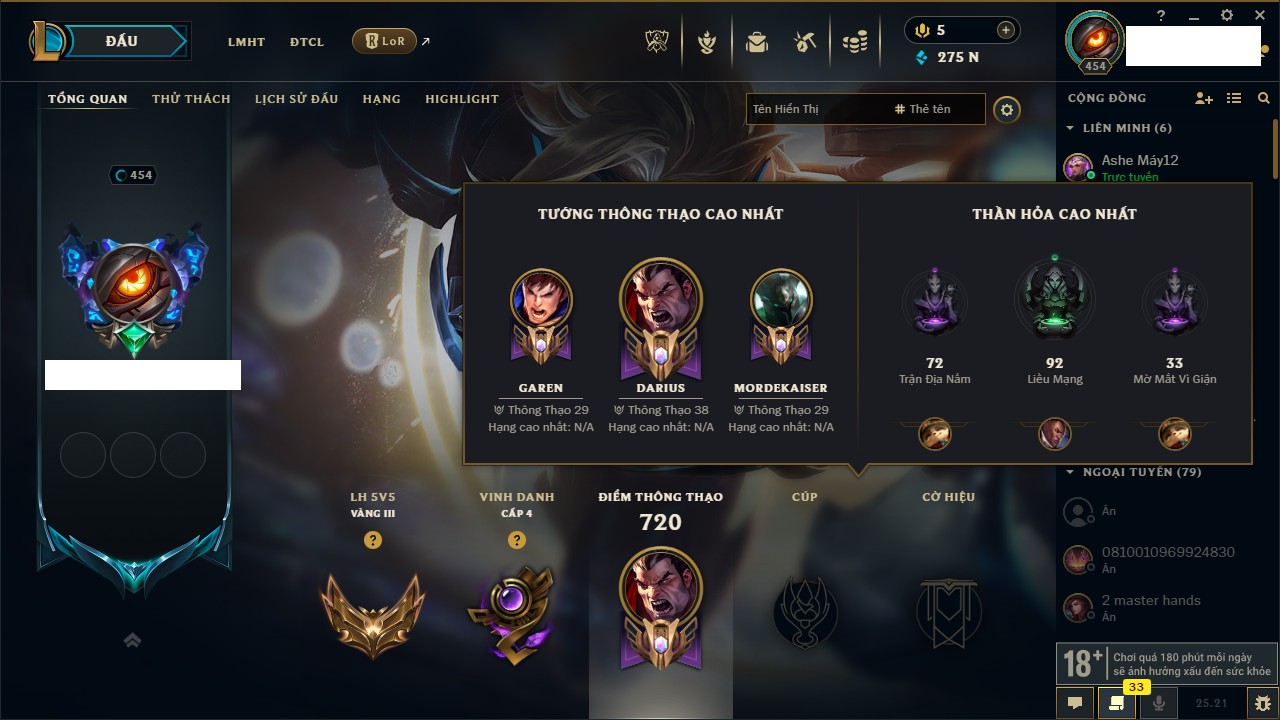Switch to the THỬ THÁCH tab

tap(191, 99)
